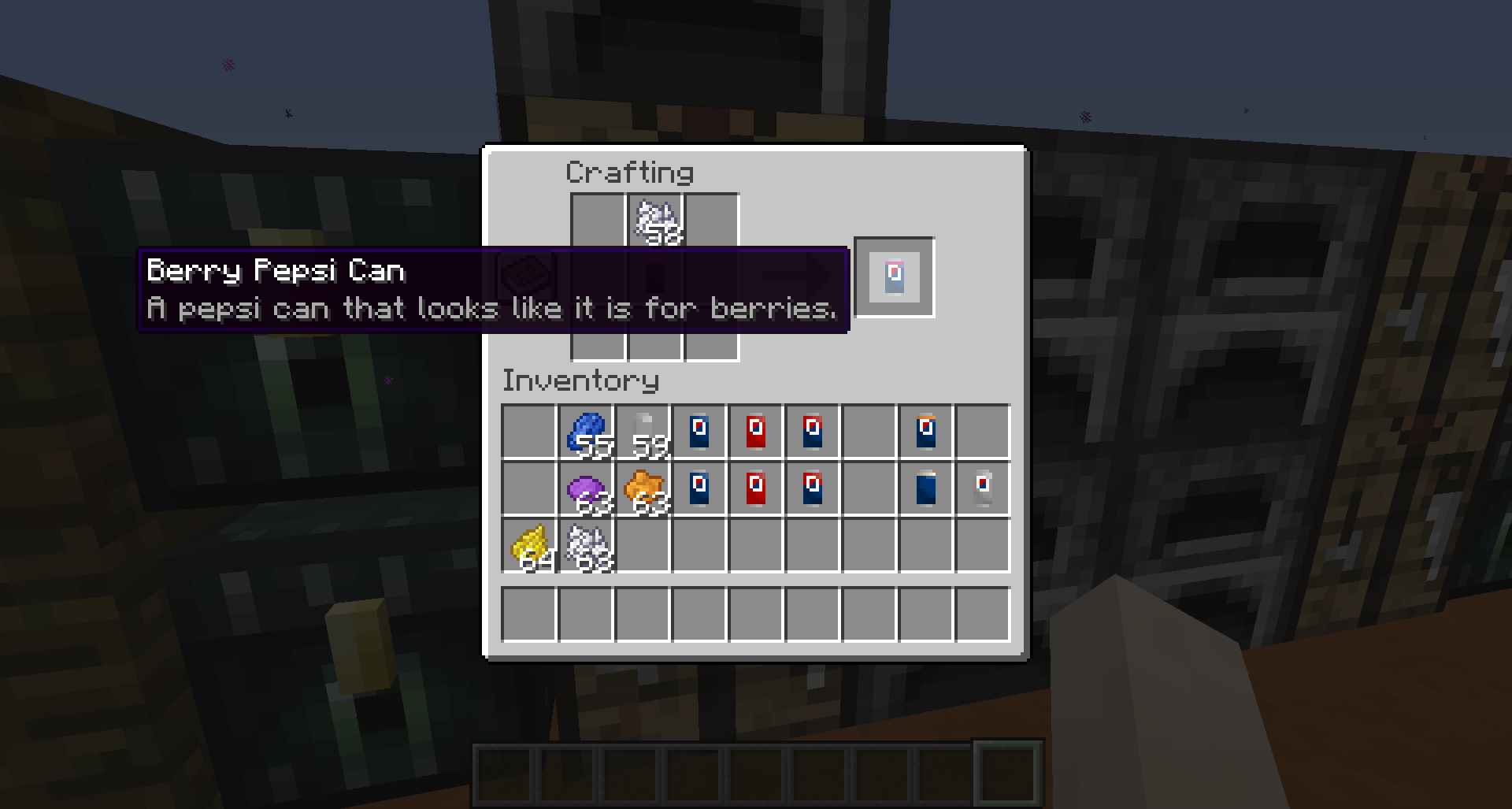Select the red Pepsi can in top row
Viewport: 1512px width, 809px height.
pyautogui.click(x=756, y=429)
